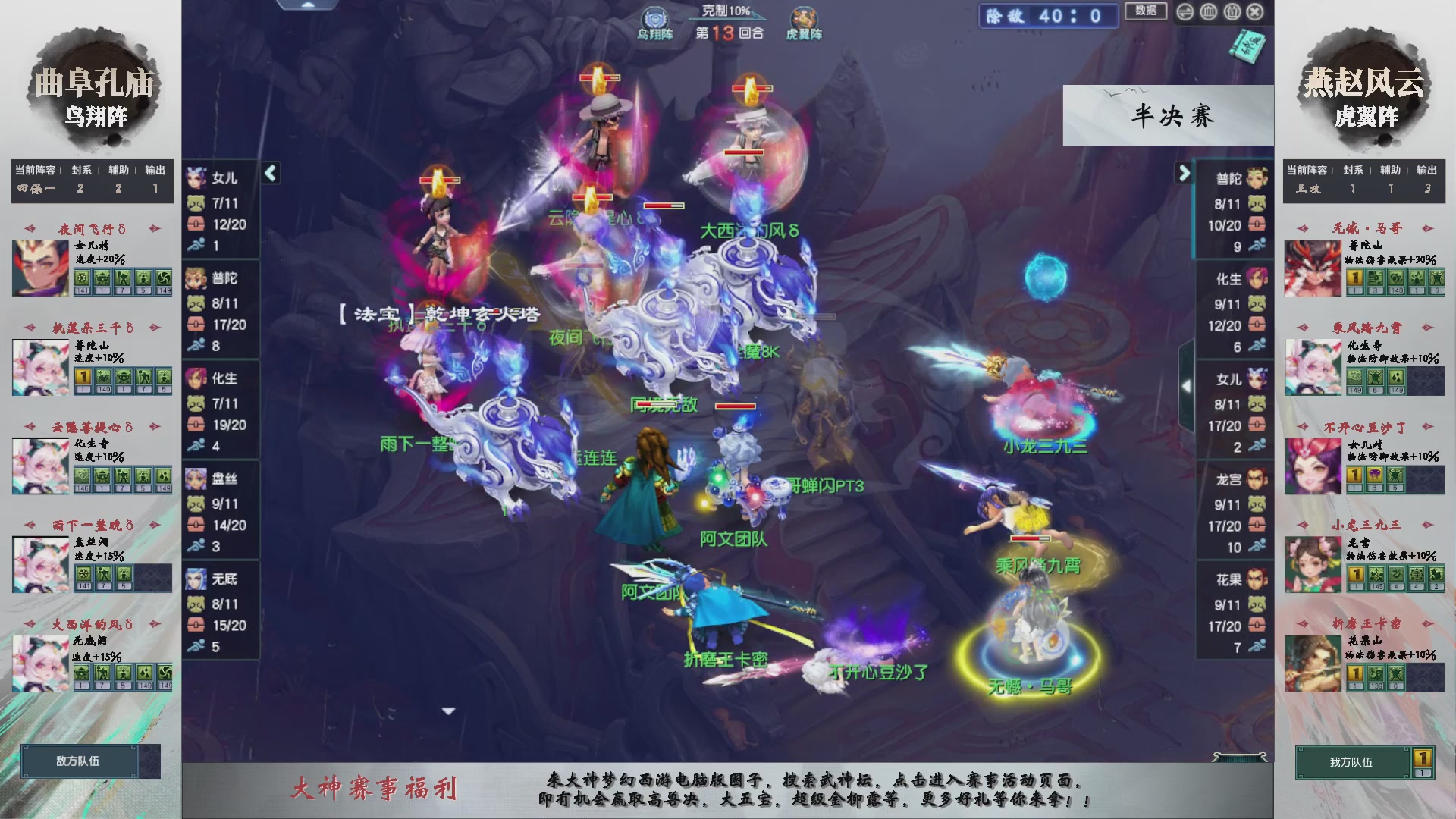The width and height of the screenshot is (1456, 819).
Task: Collapse the left unit panel with its arrow
Action: coord(269,173)
